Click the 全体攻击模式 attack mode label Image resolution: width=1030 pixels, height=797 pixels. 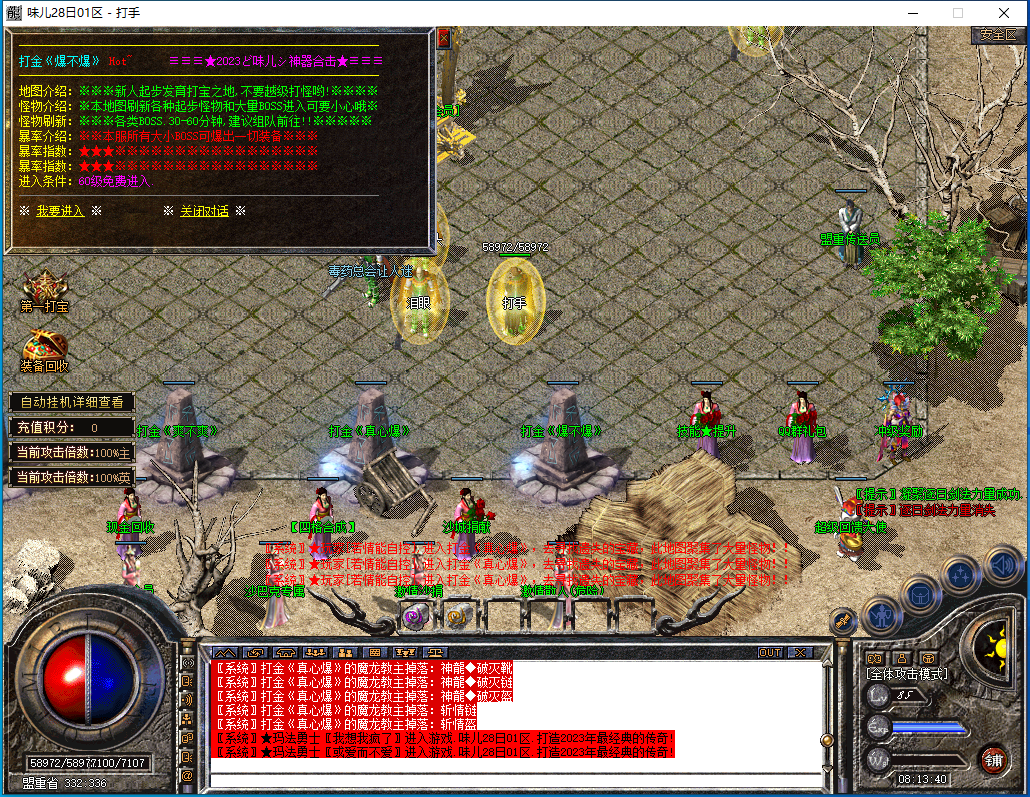(x=907, y=675)
